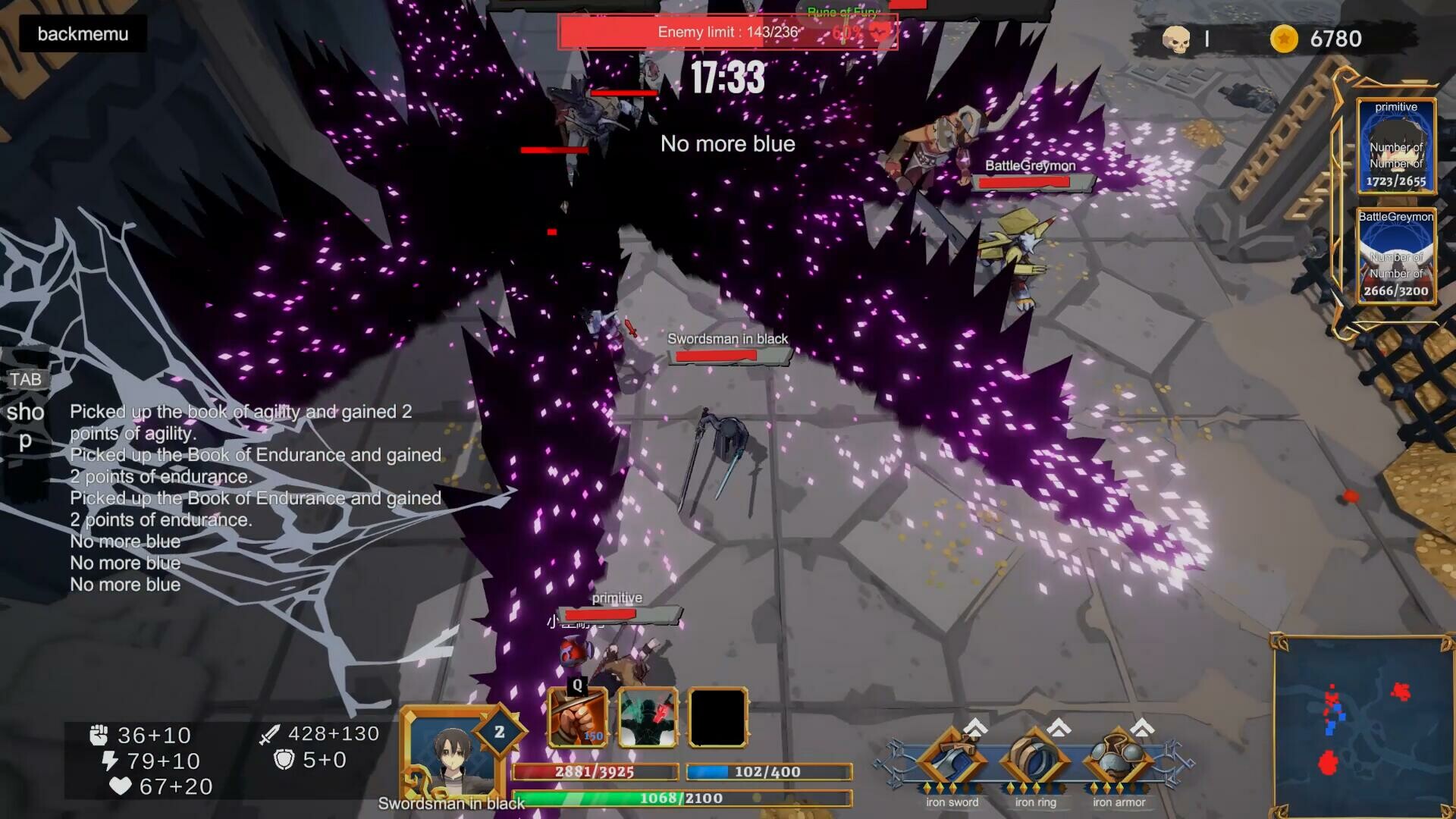
Task: Click the gold coin icon beside 6780
Action: click(1283, 39)
